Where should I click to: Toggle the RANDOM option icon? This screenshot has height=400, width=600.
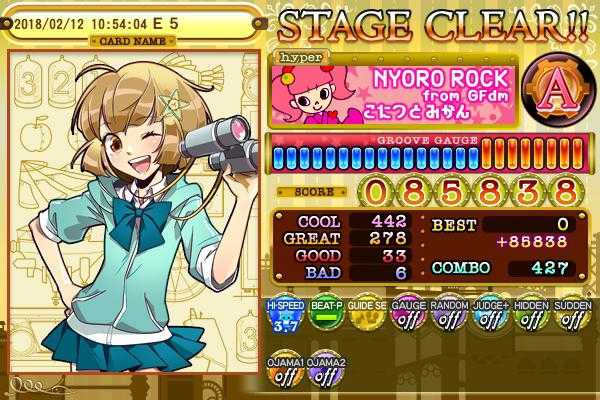tap(447, 318)
